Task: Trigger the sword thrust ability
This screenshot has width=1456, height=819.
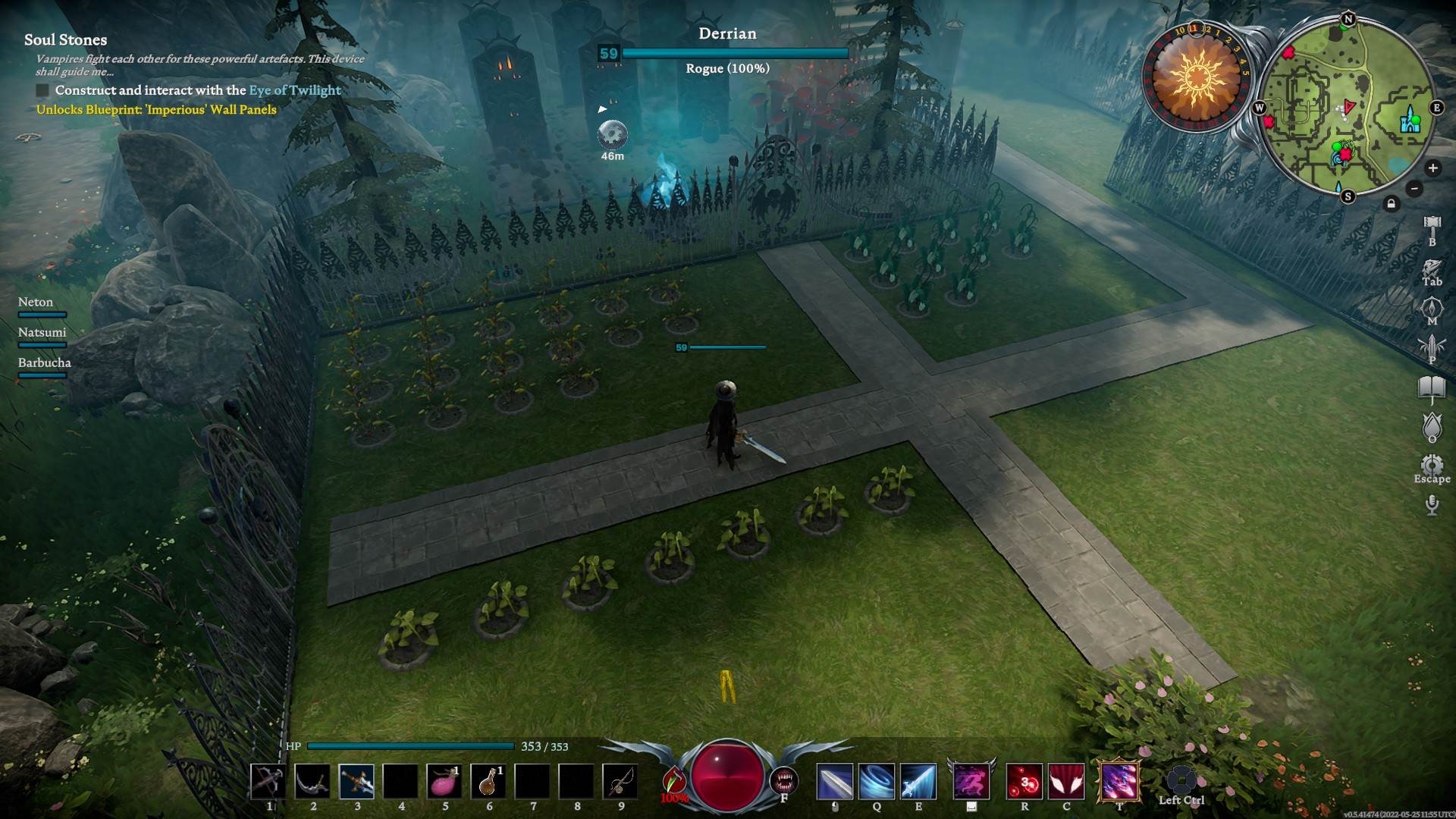Action: tap(918, 782)
